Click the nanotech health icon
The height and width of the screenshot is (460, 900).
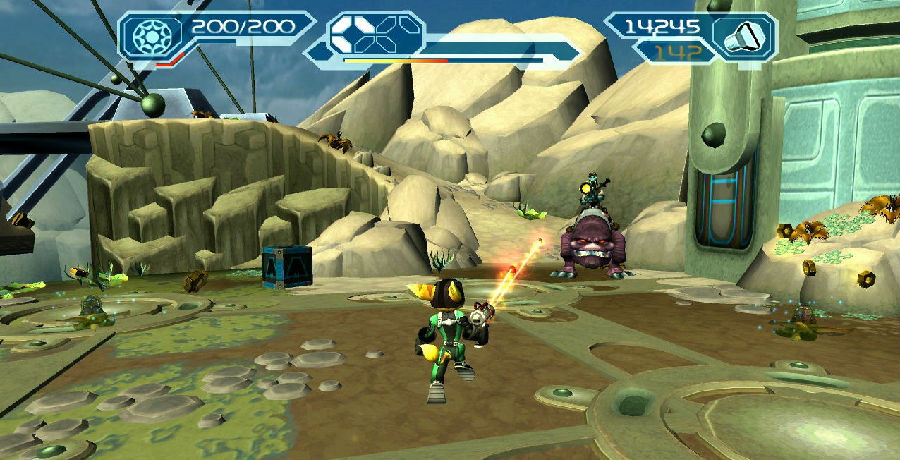pyautogui.click(x=153, y=35)
